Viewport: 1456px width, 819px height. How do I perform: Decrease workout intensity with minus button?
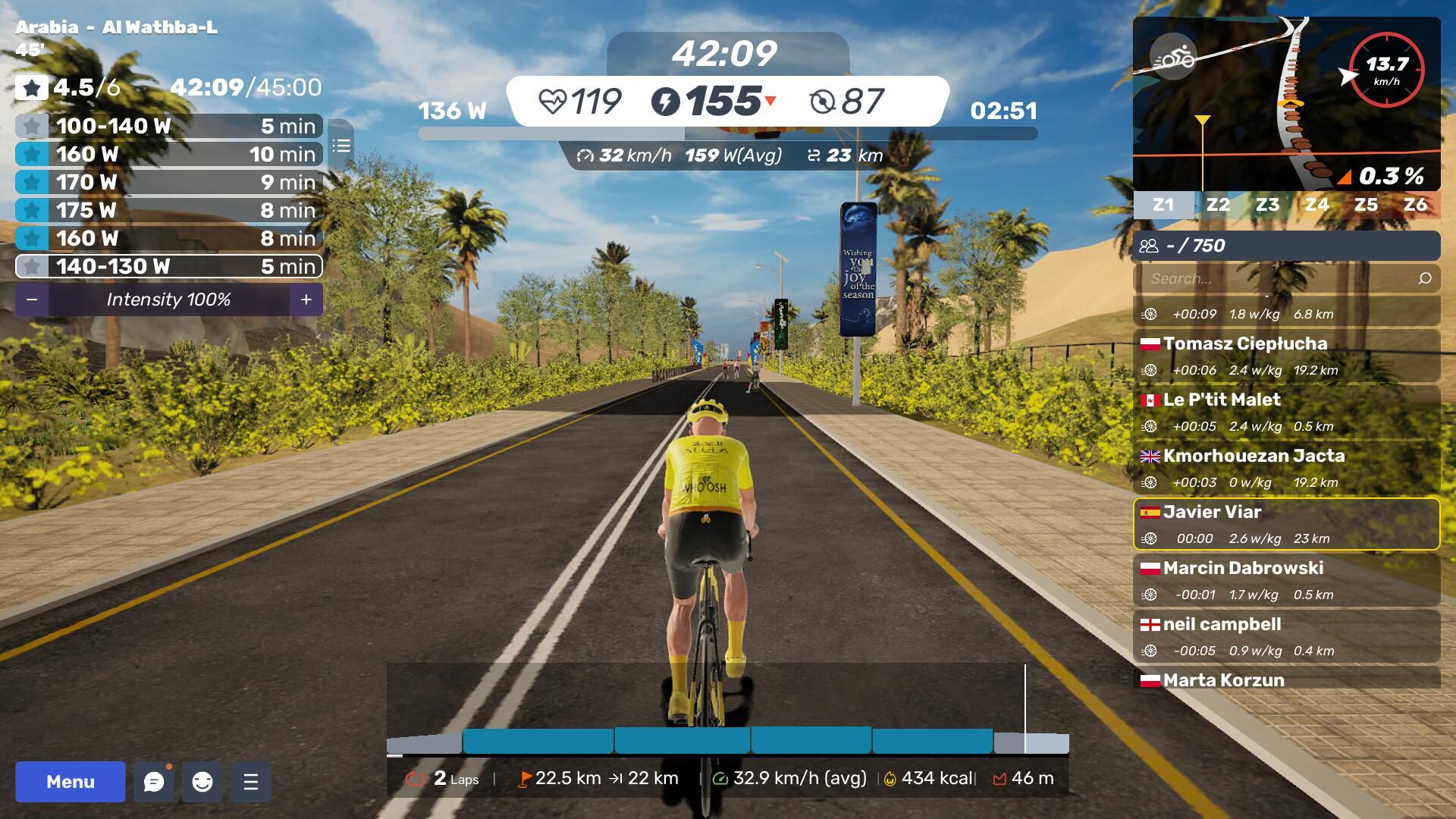tap(32, 300)
